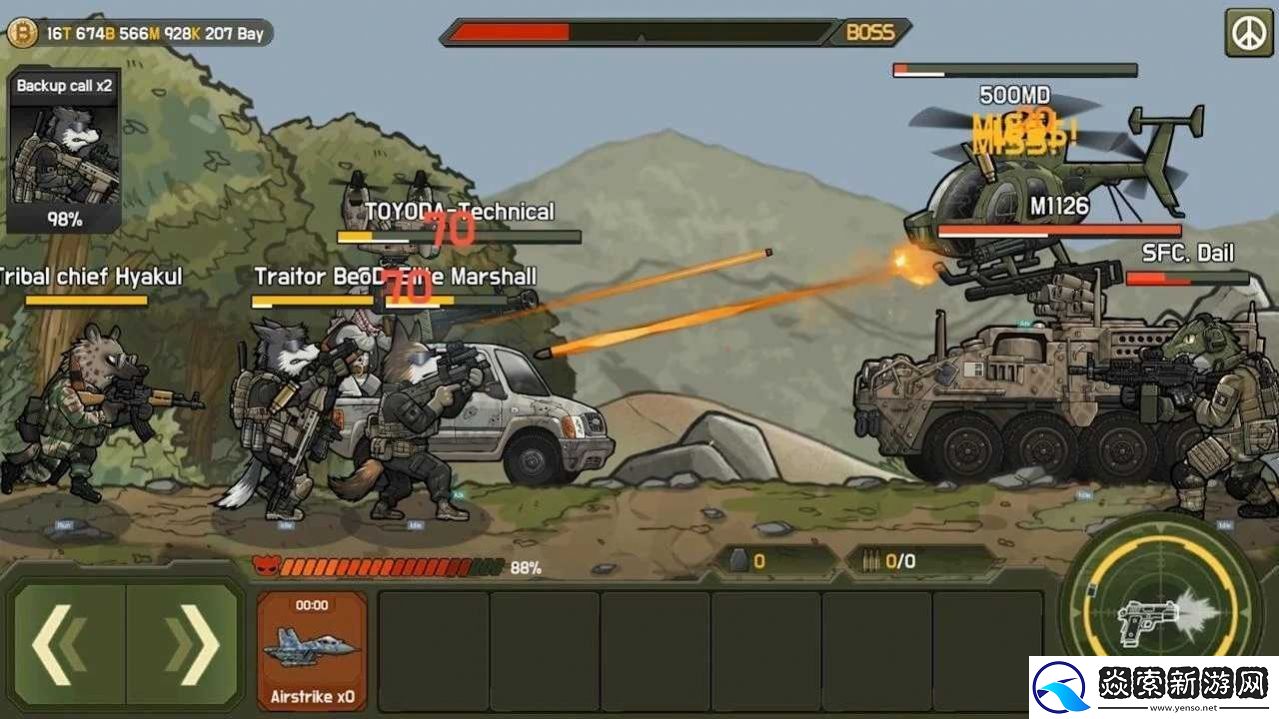Tap the Backup call x2 portrait
Screen dimensions: 1279x719
(64, 152)
